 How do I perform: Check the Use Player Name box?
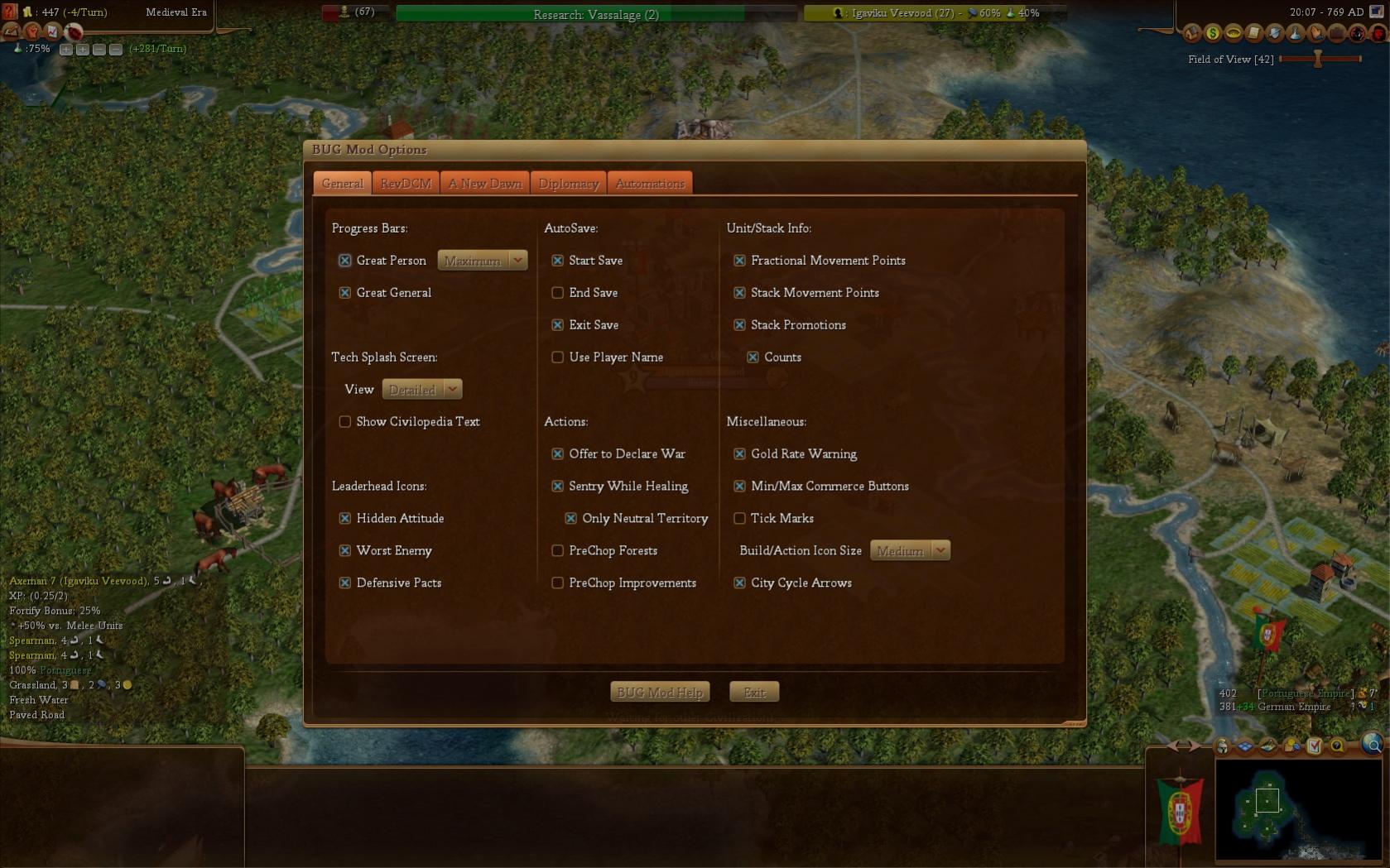tap(558, 357)
